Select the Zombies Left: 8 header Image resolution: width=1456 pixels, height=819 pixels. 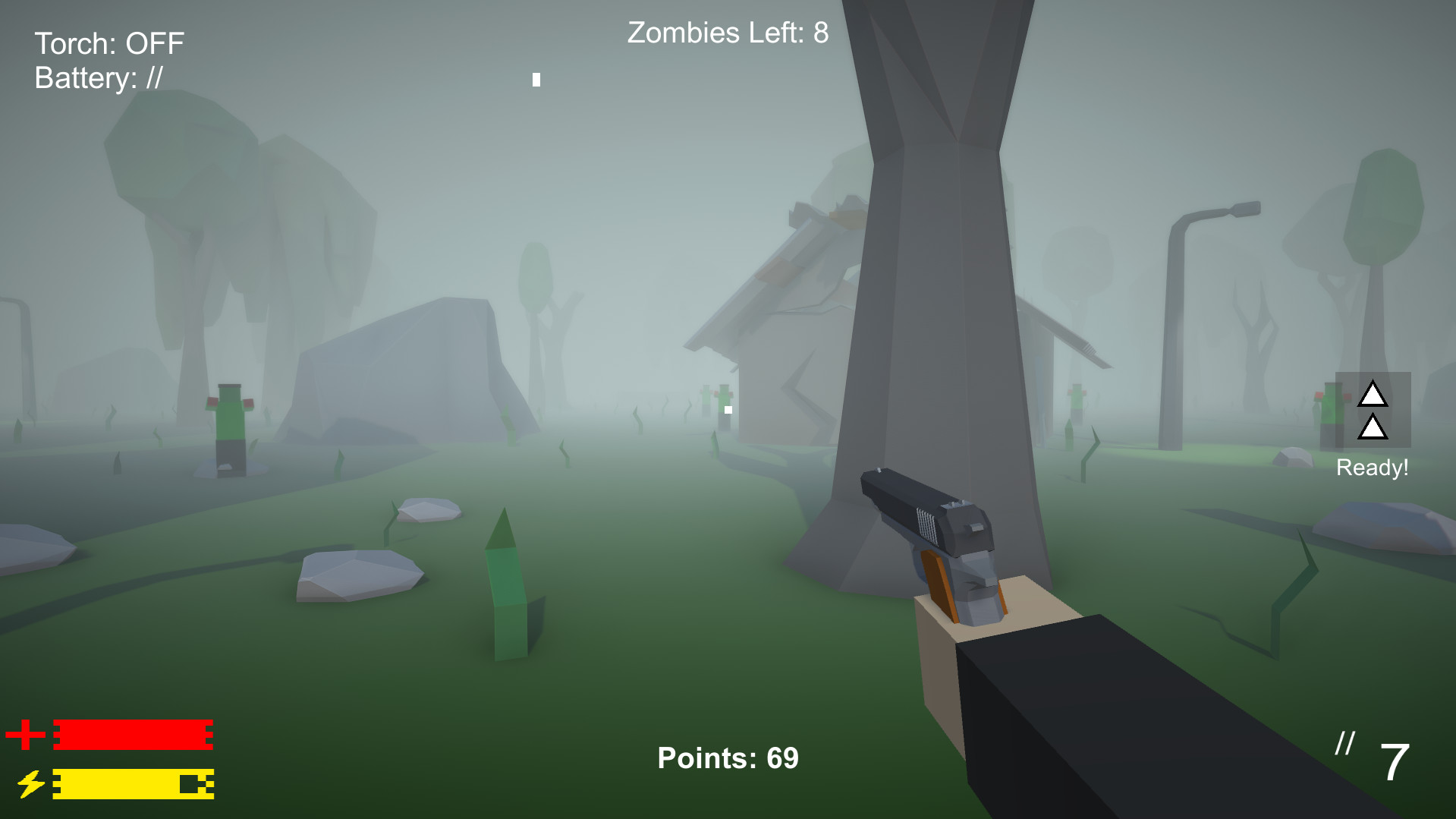[726, 33]
